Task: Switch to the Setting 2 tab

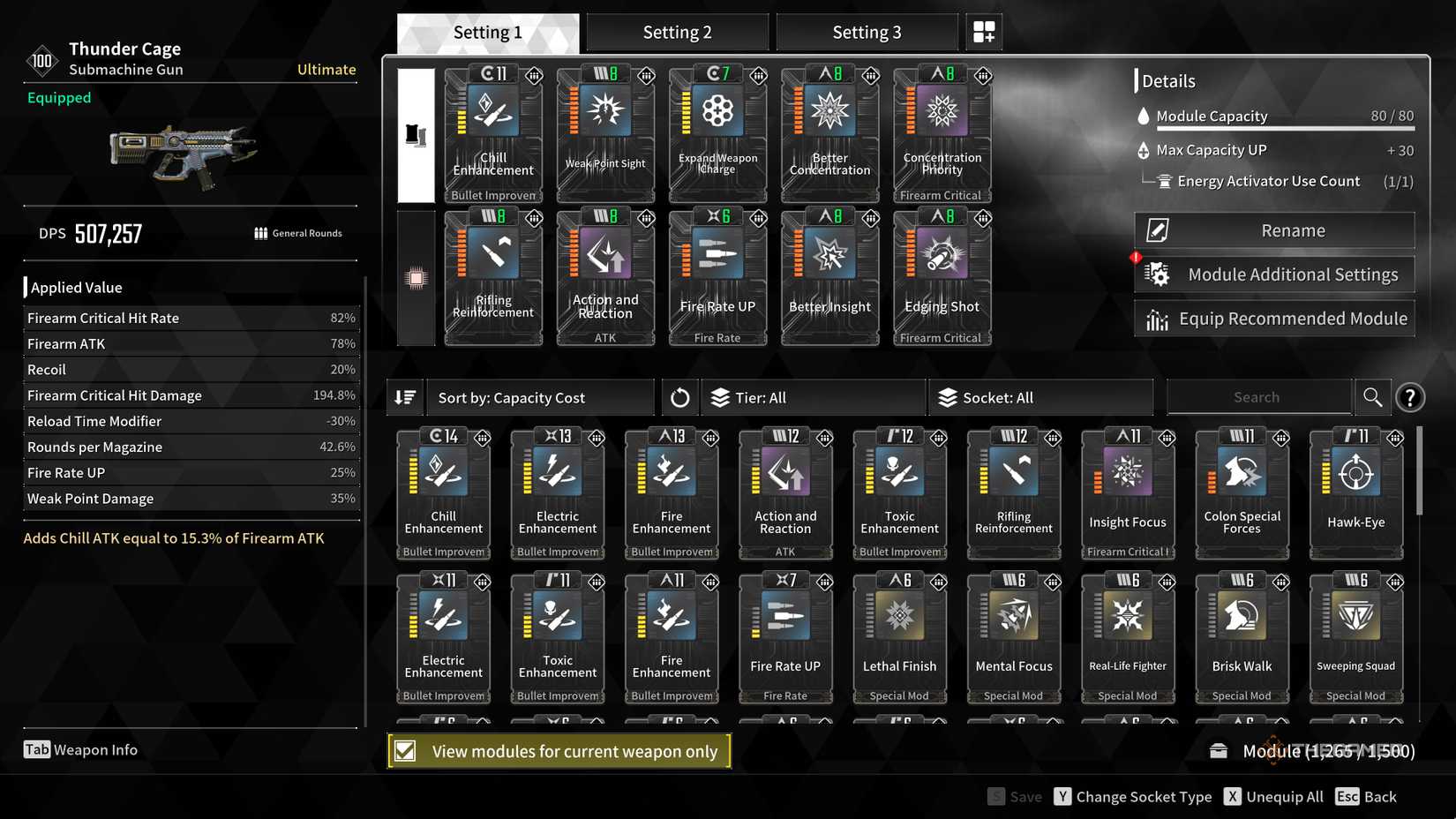Action: pos(677,32)
